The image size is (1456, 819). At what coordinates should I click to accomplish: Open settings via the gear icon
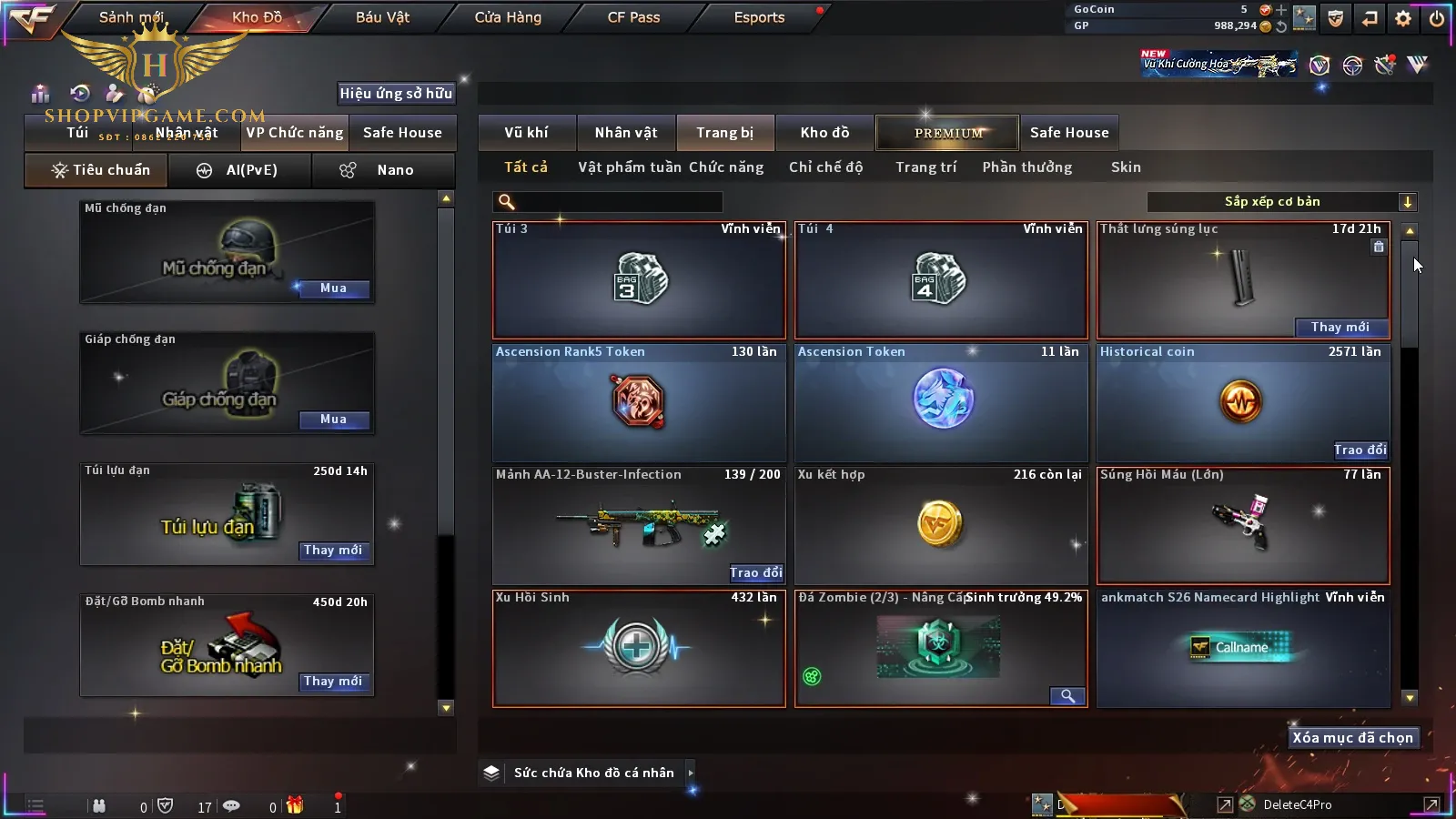(x=1403, y=18)
